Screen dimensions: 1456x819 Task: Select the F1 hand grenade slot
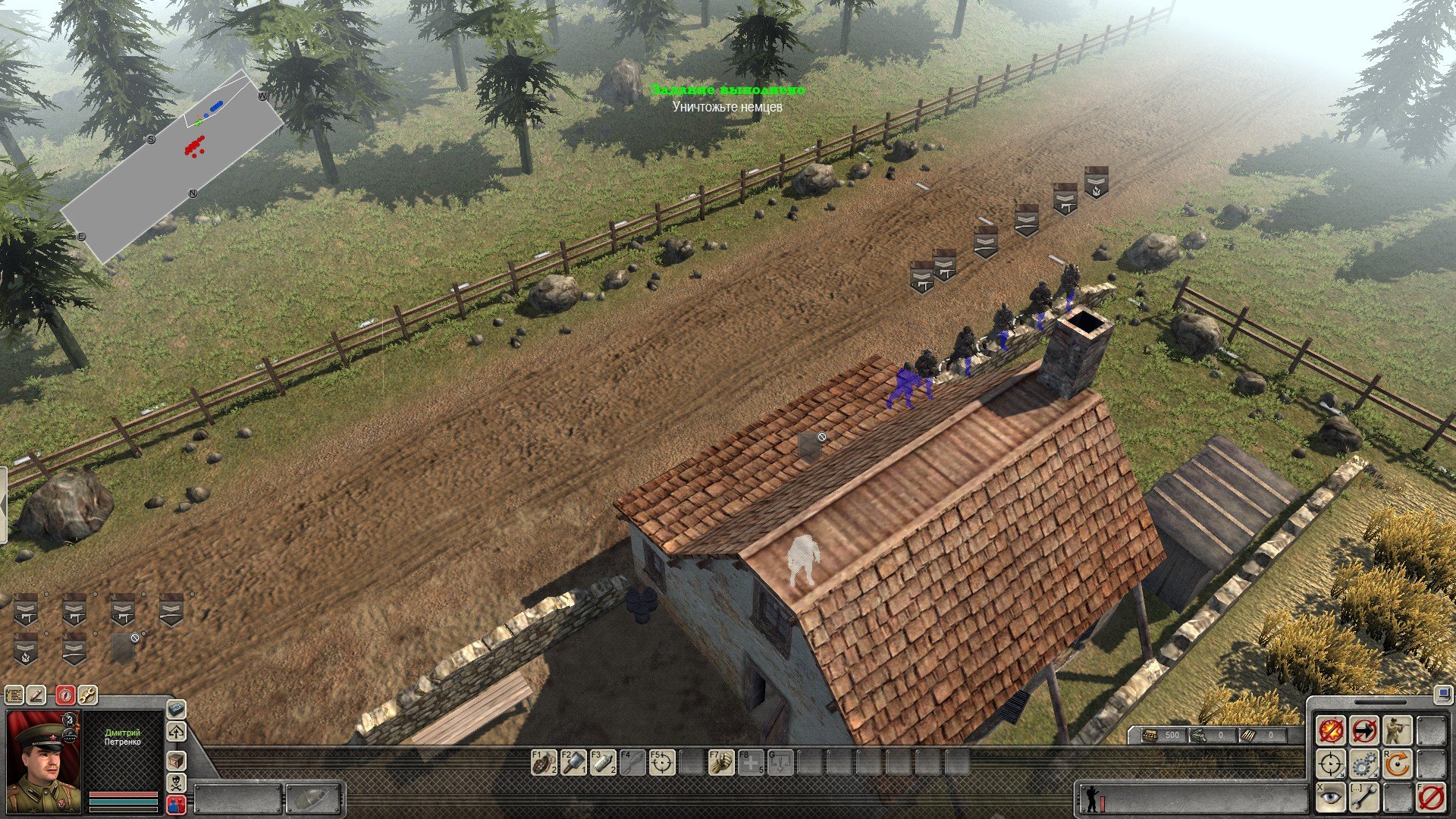pyautogui.click(x=544, y=763)
